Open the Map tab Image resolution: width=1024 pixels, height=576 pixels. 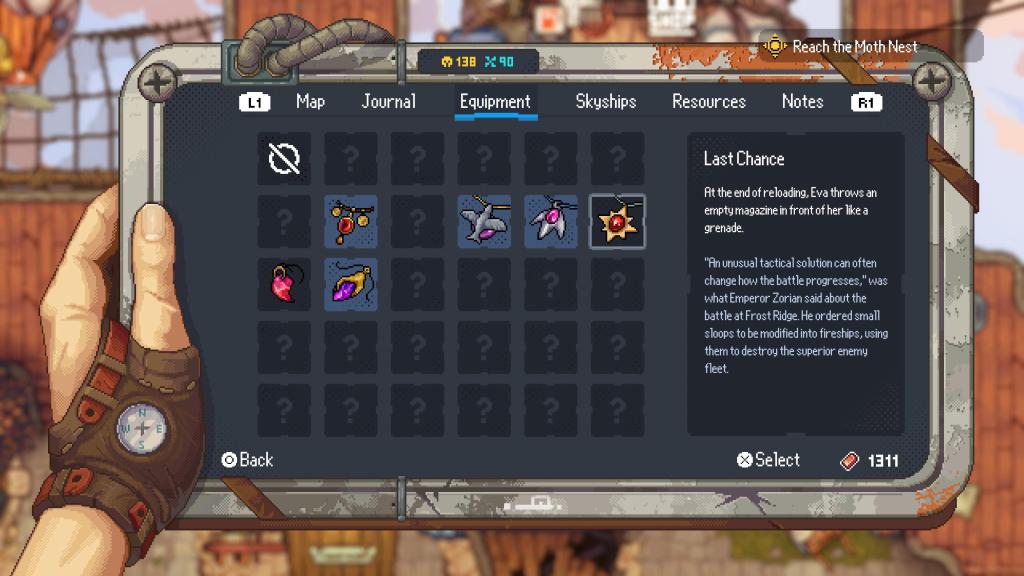tap(310, 102)
